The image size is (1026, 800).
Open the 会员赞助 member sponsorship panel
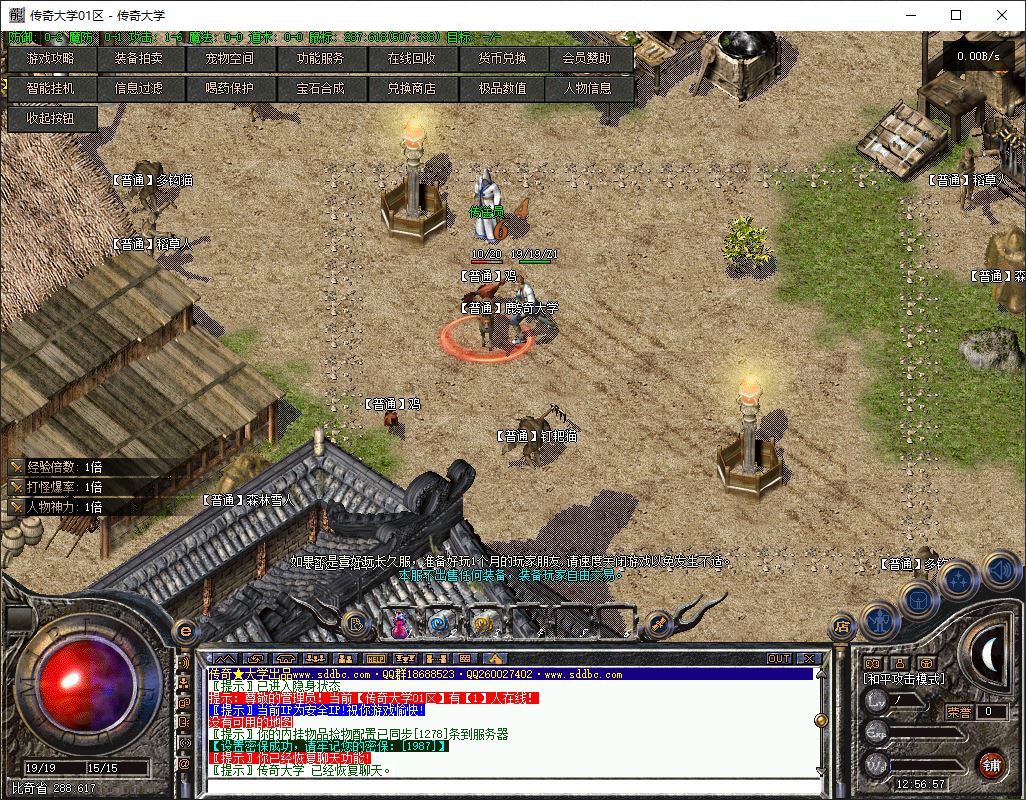591,58
